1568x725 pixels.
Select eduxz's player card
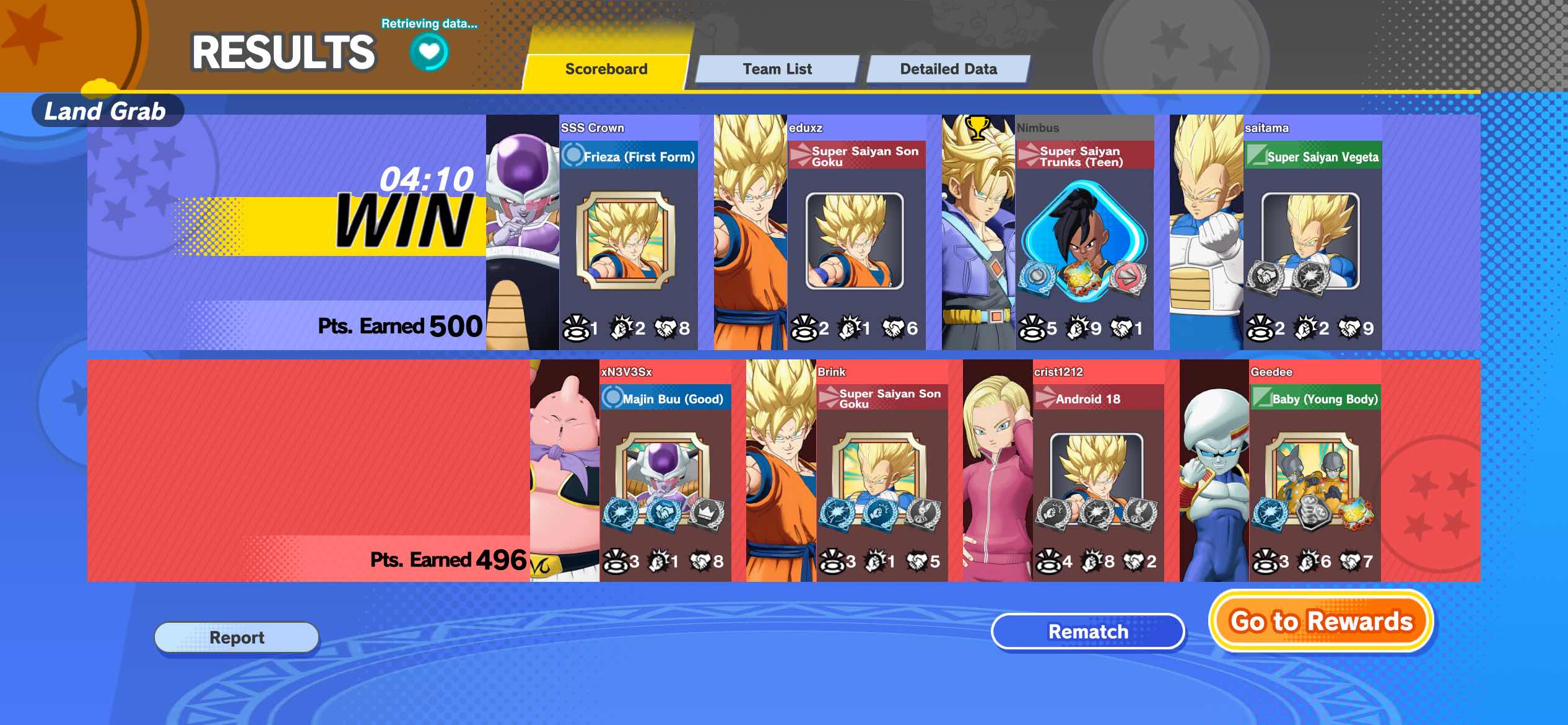856,235
